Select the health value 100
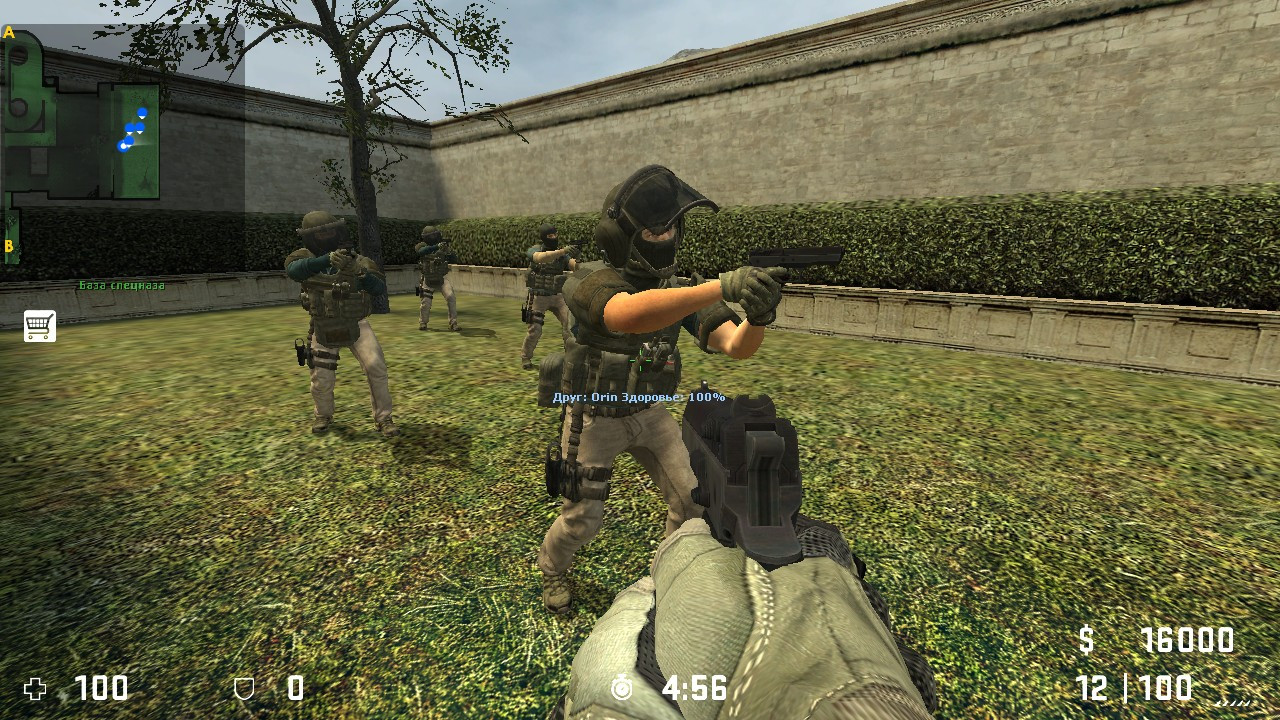 (x=99, y=690)
